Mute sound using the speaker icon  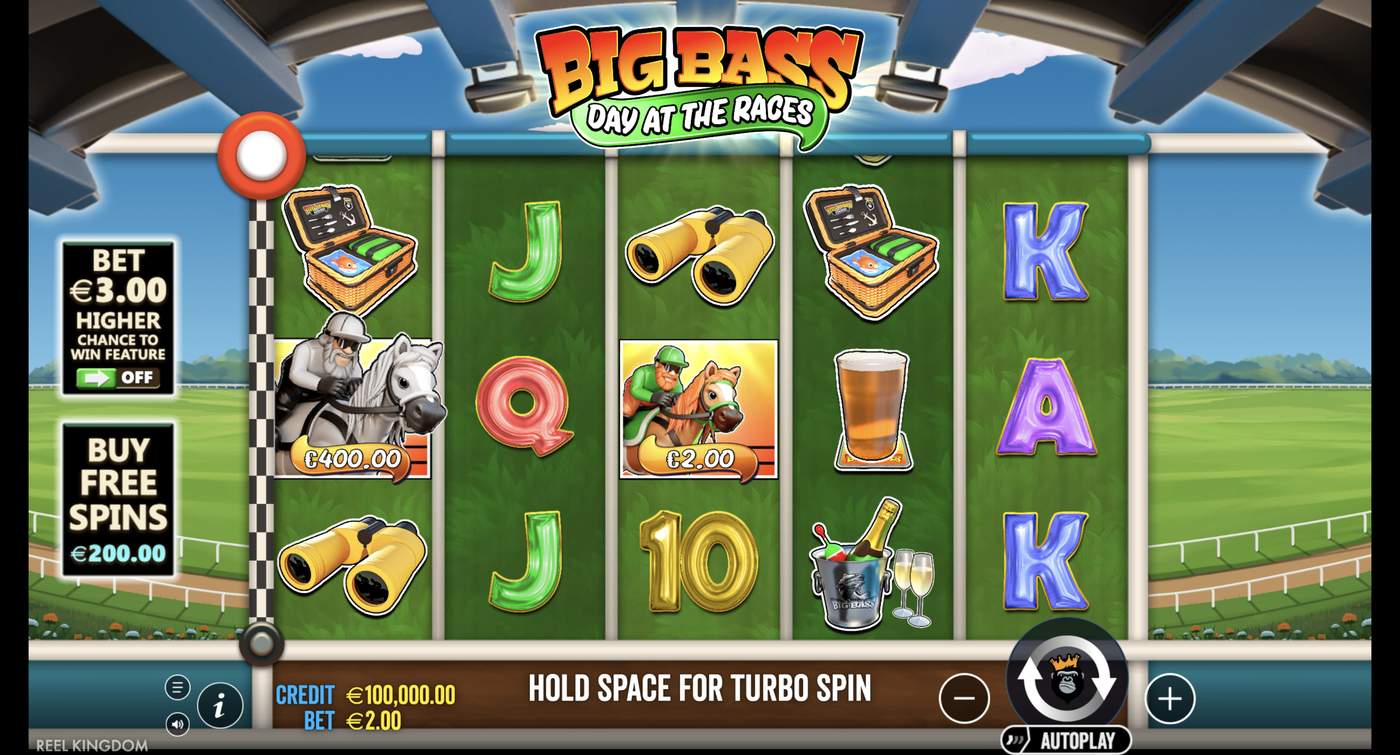coord(177,722)
